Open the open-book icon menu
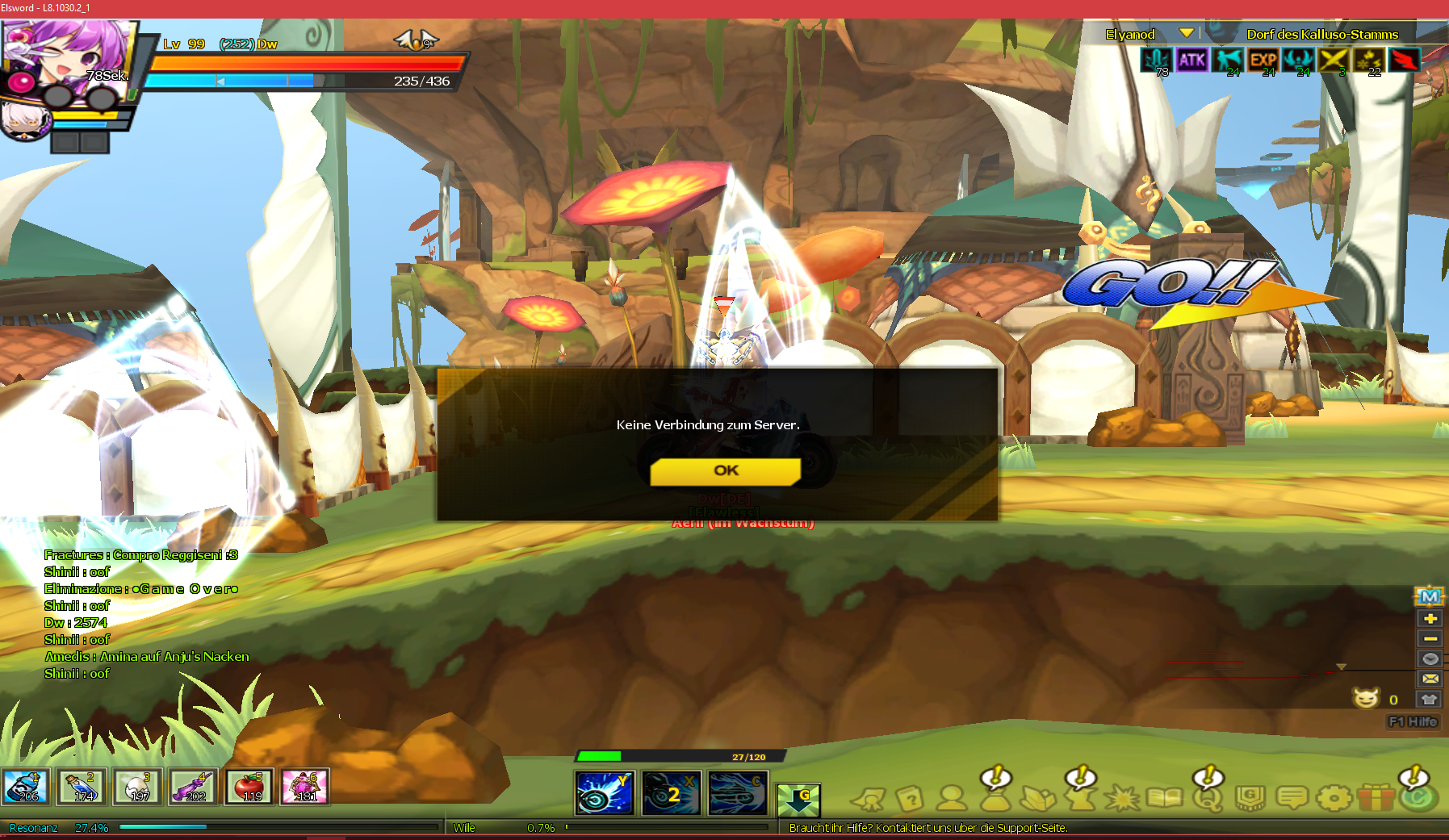 tap(1164, 799)
